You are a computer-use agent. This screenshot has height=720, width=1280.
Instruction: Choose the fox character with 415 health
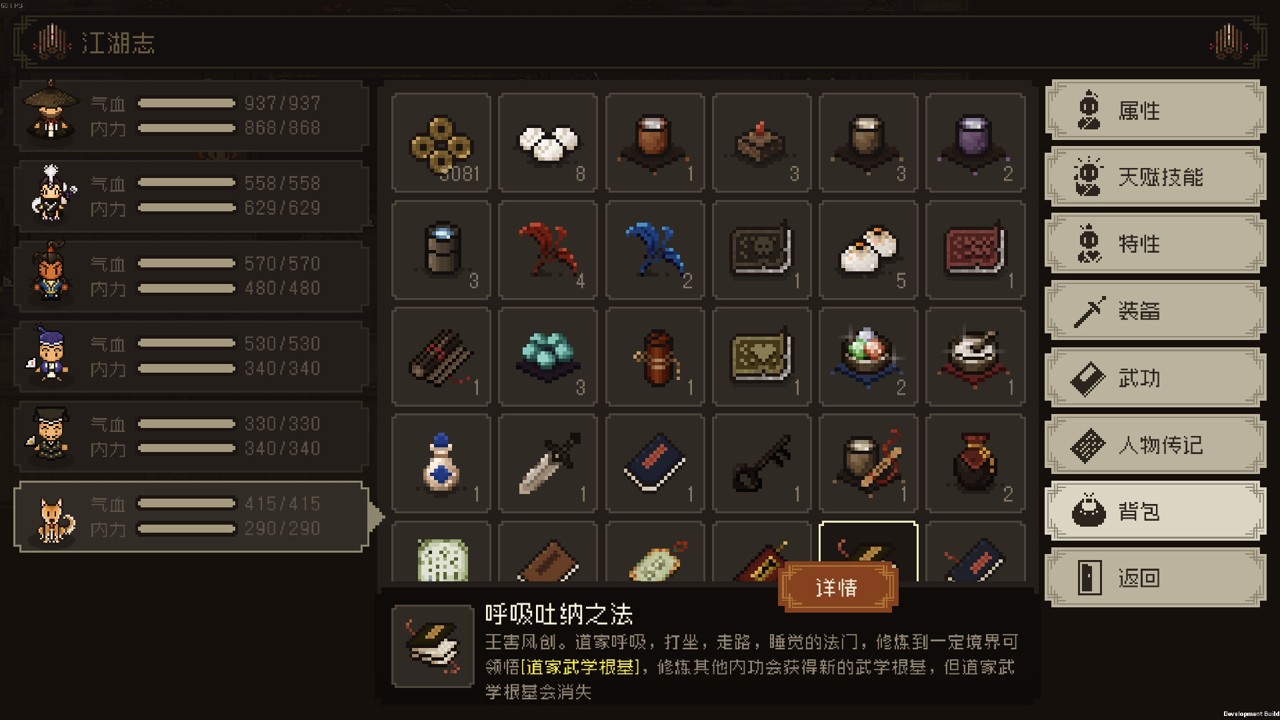click(x=191, y=516)
